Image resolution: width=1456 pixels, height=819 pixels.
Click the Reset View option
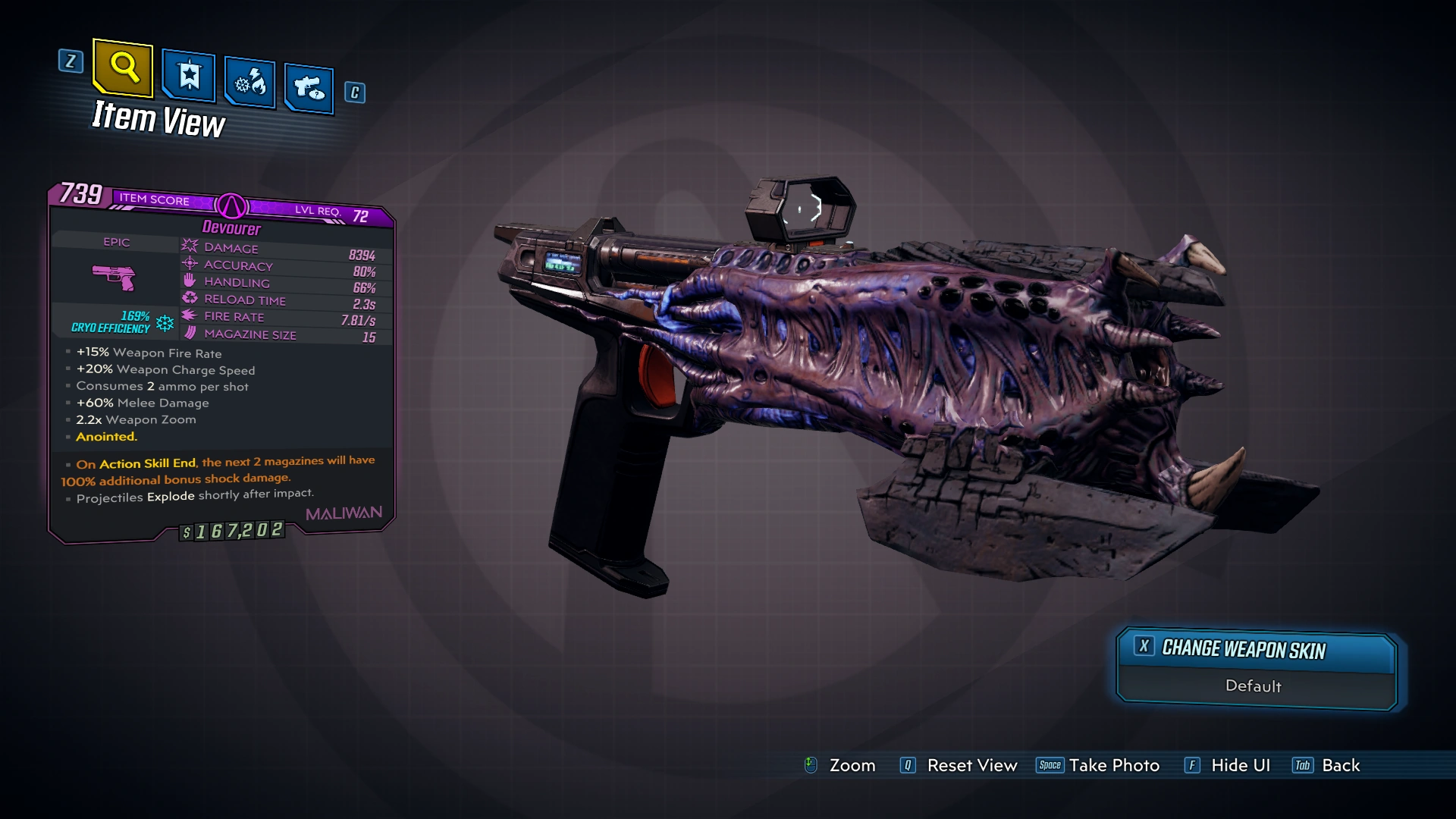coord(959,766)
